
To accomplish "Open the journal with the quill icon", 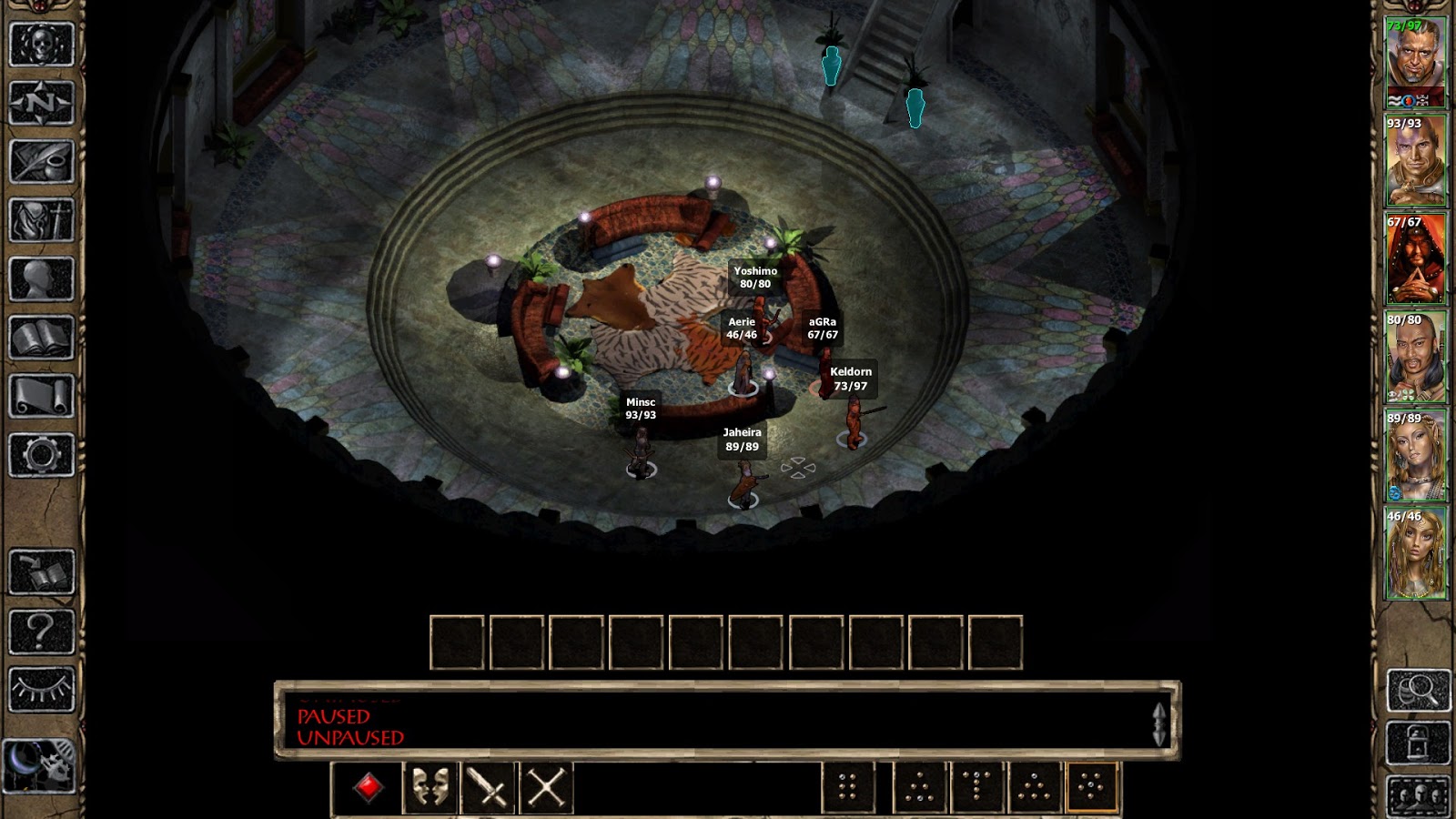I will (x=41, y=162).
